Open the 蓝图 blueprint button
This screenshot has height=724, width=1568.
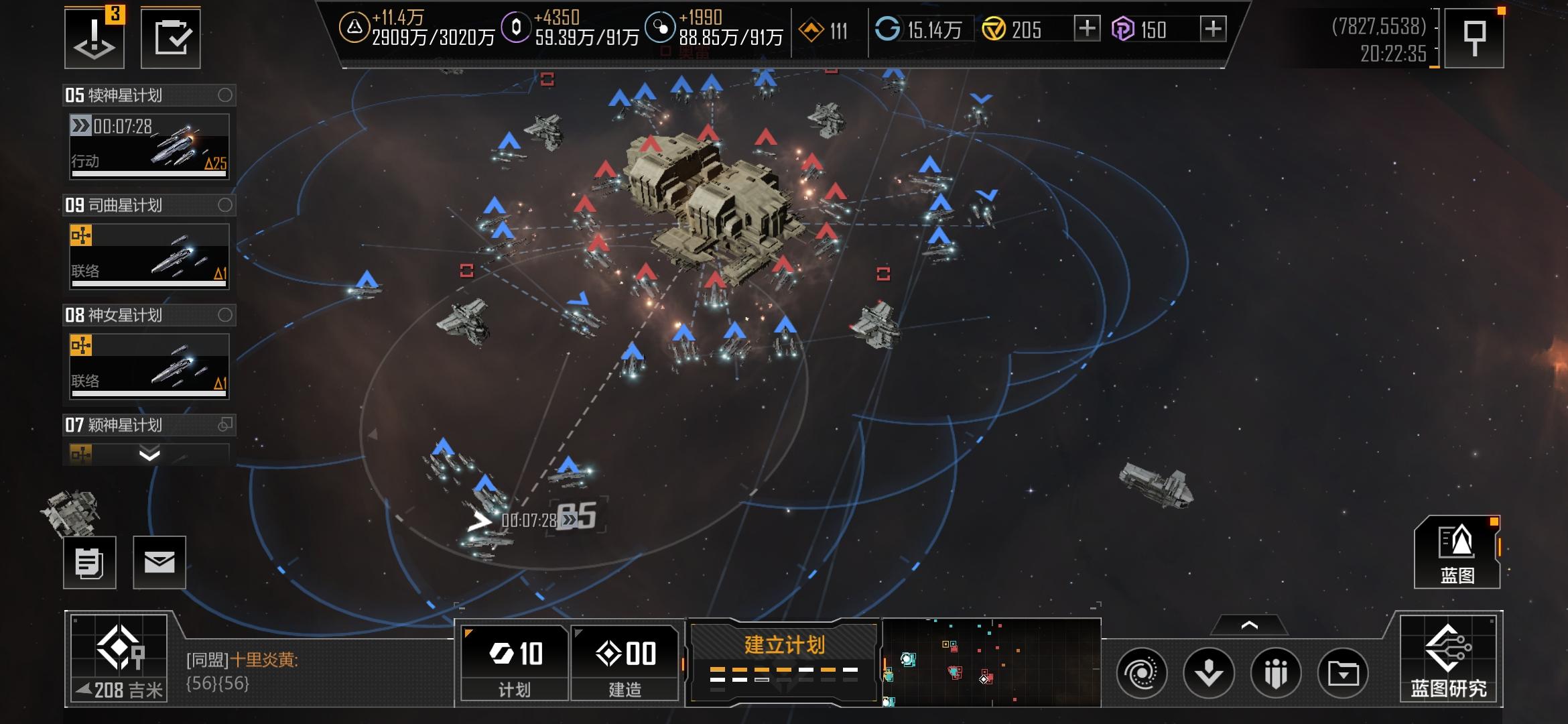pyautogui.click(x=1457, y=553)
